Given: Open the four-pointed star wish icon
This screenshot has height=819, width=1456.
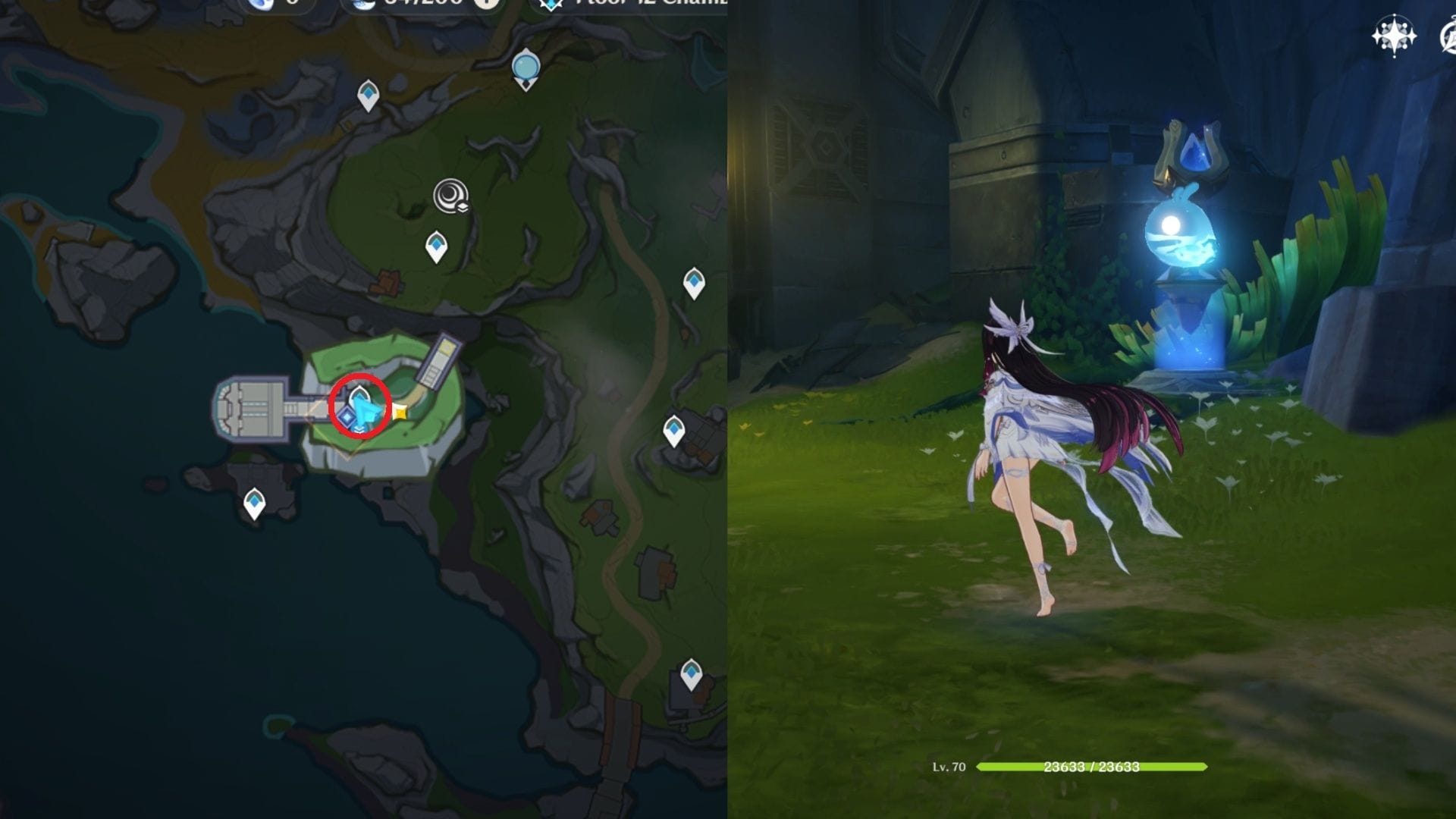Looking at the screenshot, I should 1394,36.
